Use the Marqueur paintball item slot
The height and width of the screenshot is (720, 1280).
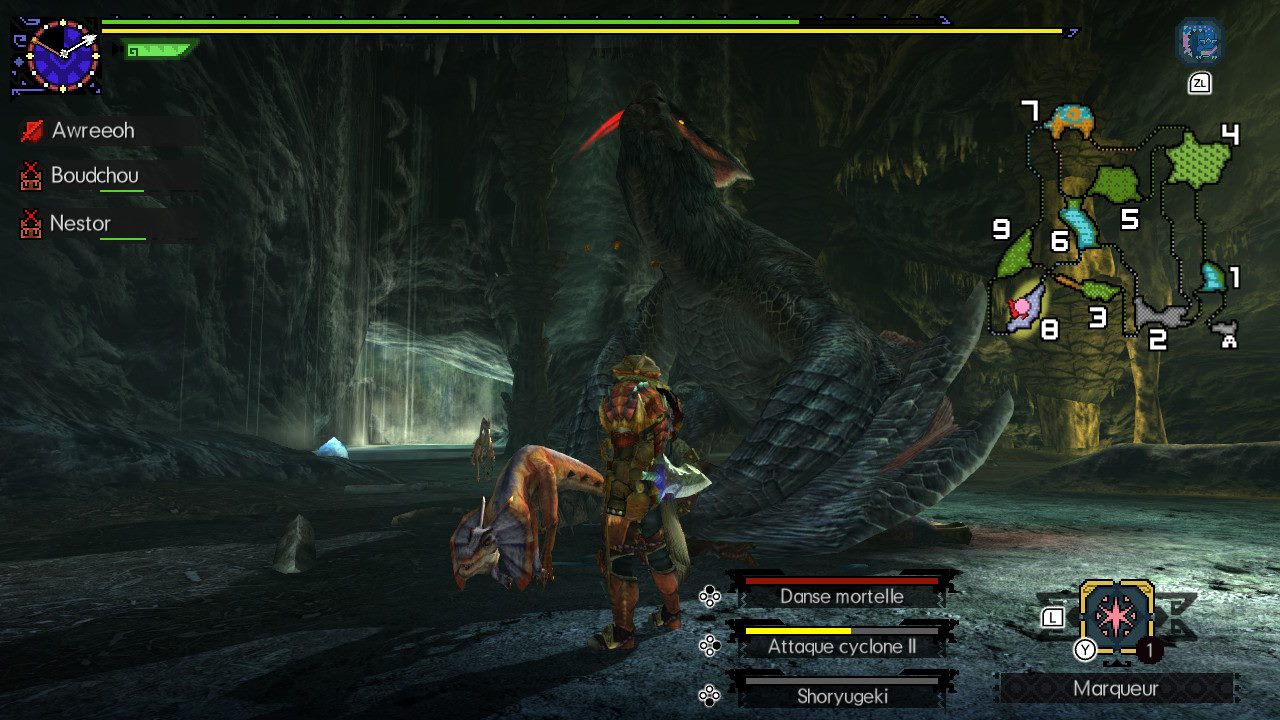(1116, 618)
